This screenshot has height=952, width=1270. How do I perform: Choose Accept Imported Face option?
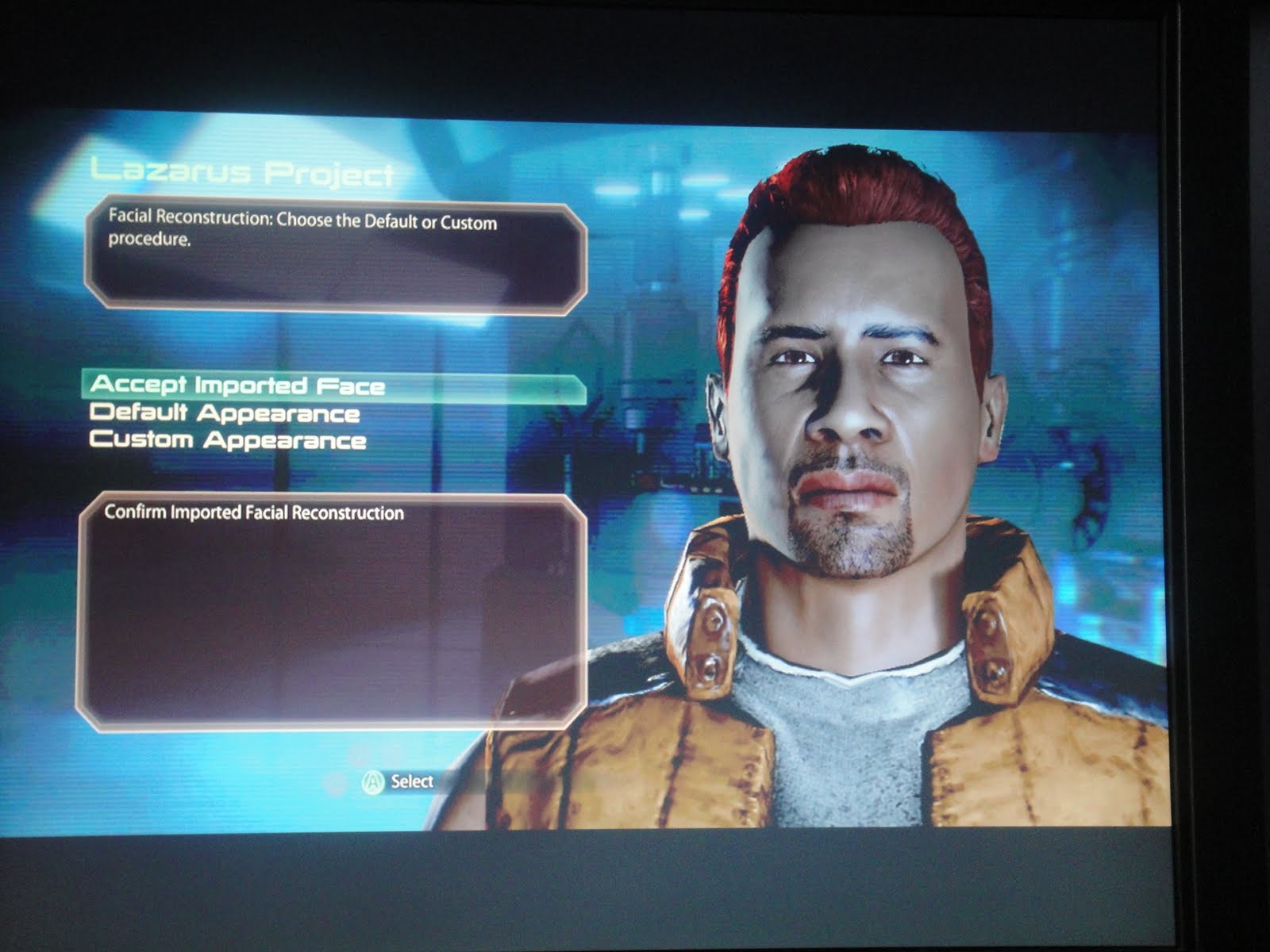pos(237,386)
